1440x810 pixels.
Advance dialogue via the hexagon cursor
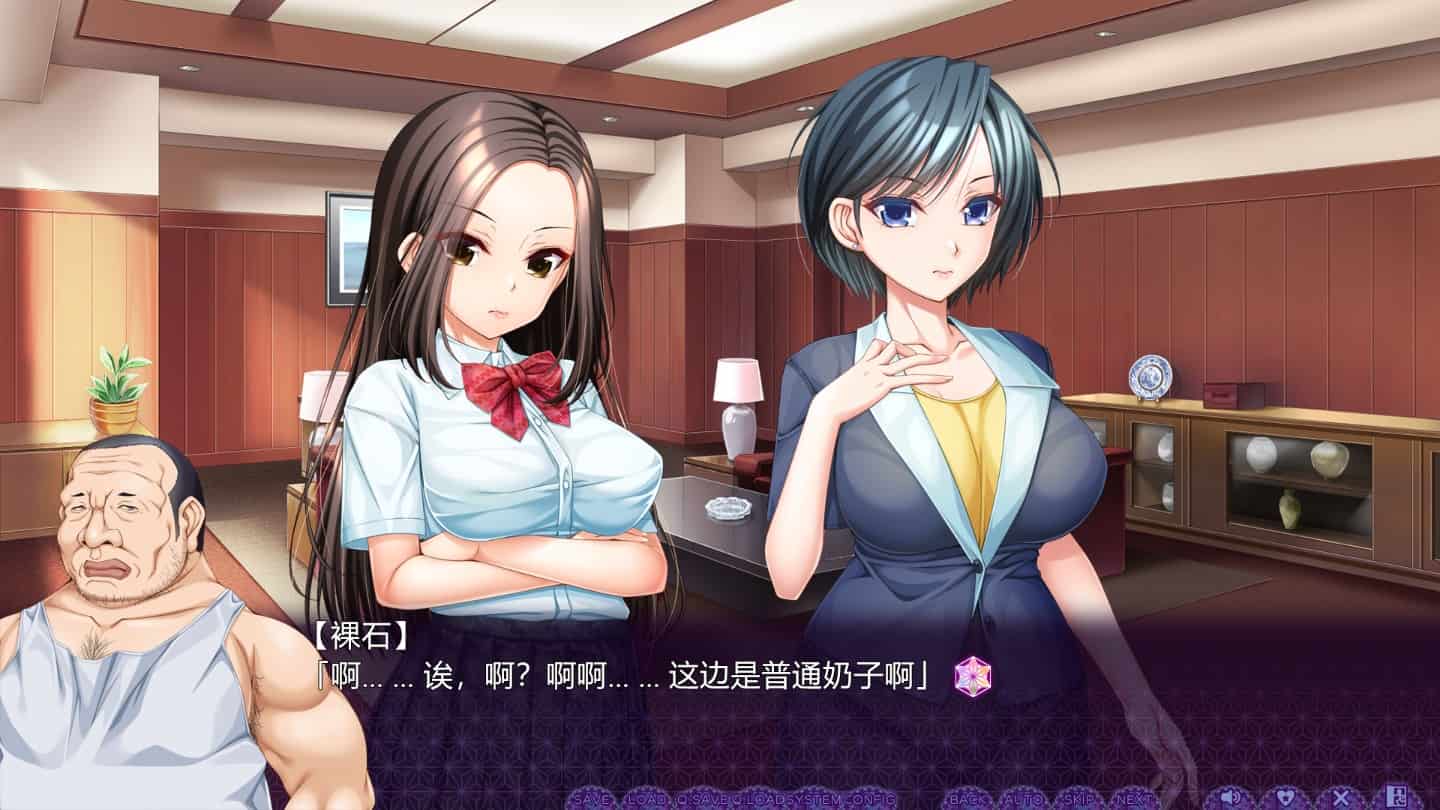[x=972, y=677]
